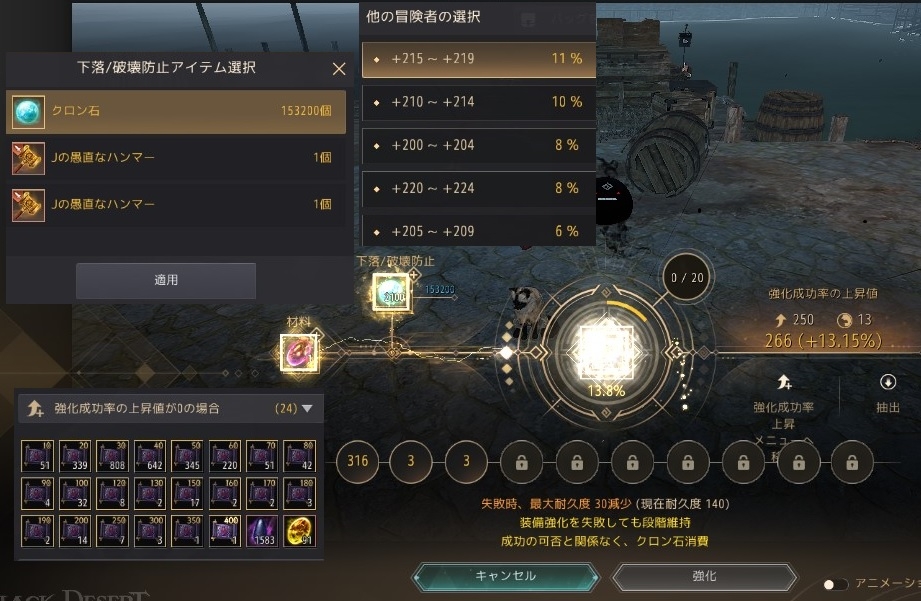Click the 適用 apply button
The height and width of the screenshot is (601, 921).
(166, 281)
